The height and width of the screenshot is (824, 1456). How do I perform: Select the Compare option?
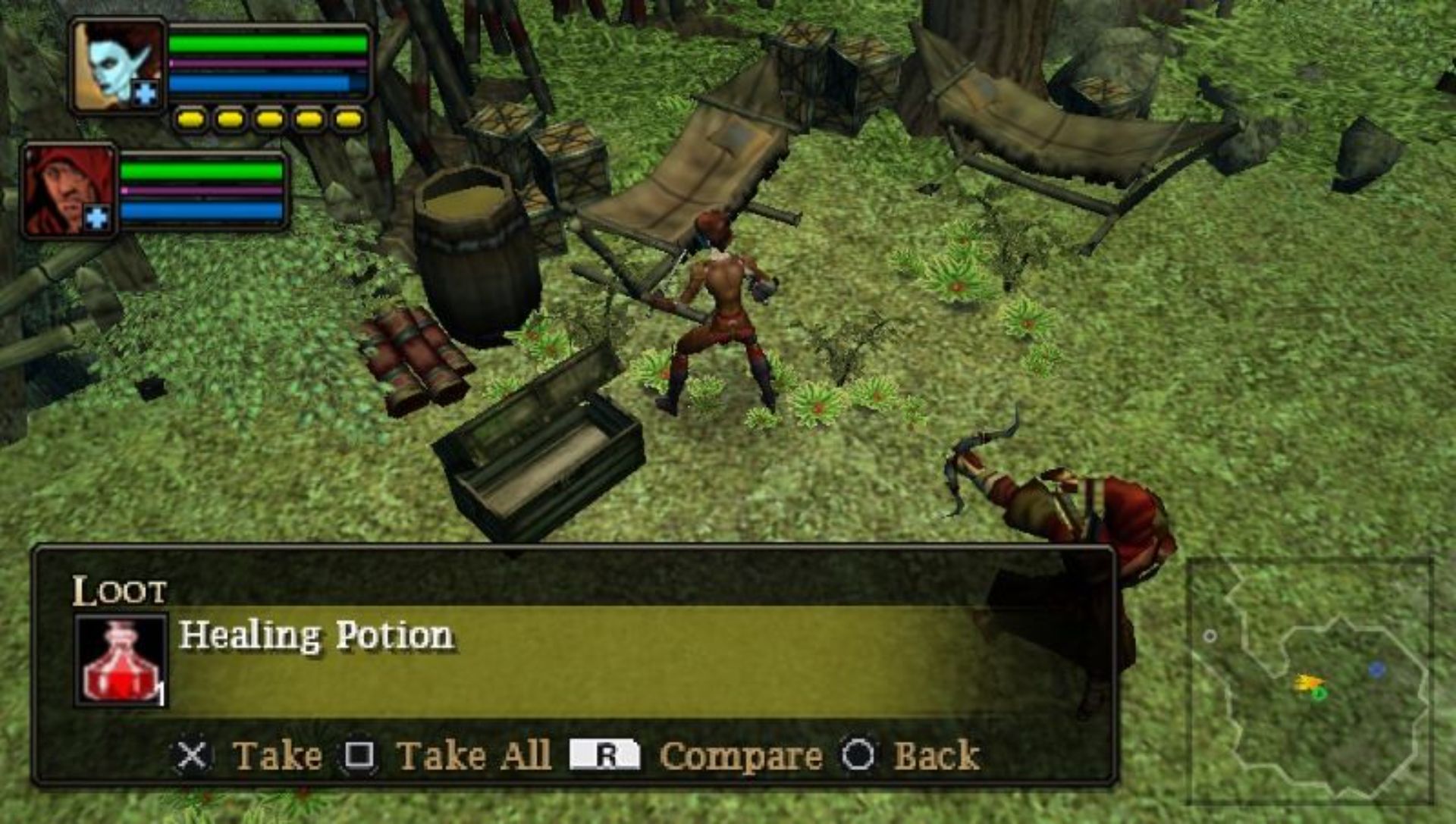pyautogui.click(x=739, y=756)
